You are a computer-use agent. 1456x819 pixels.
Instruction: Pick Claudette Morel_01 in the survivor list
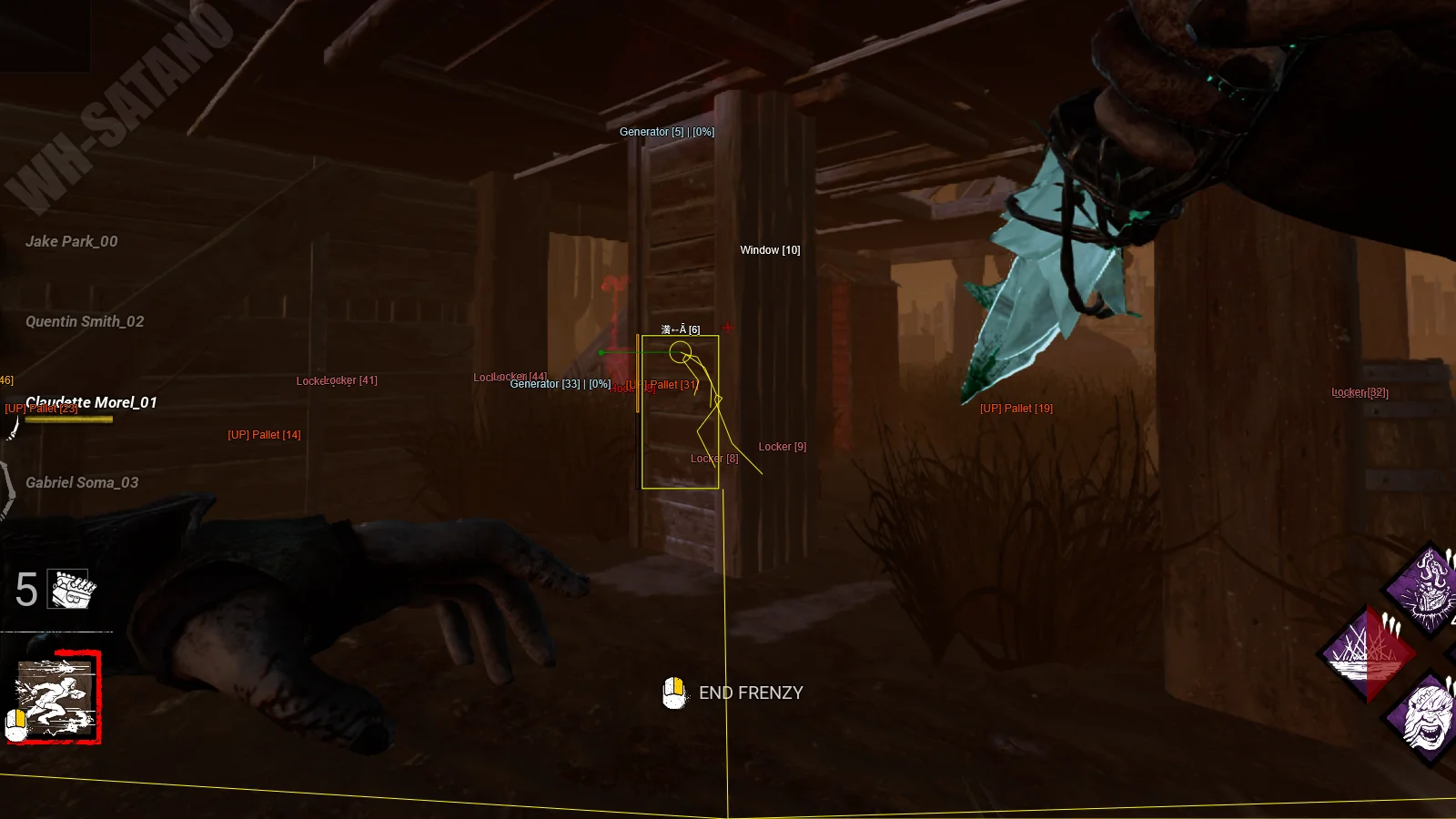coord(91,402)
